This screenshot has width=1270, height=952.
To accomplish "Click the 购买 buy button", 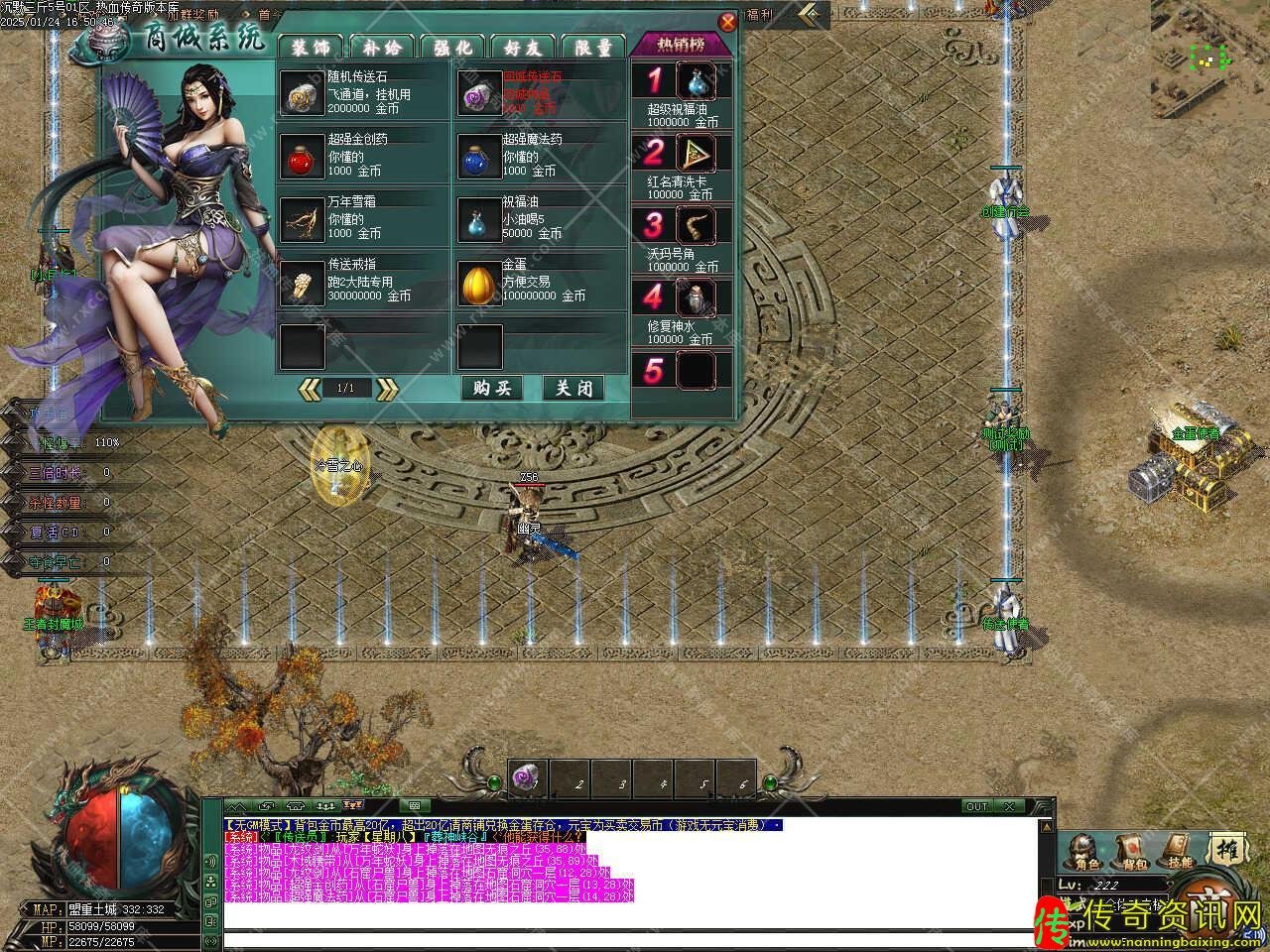I will pos(492,388).
